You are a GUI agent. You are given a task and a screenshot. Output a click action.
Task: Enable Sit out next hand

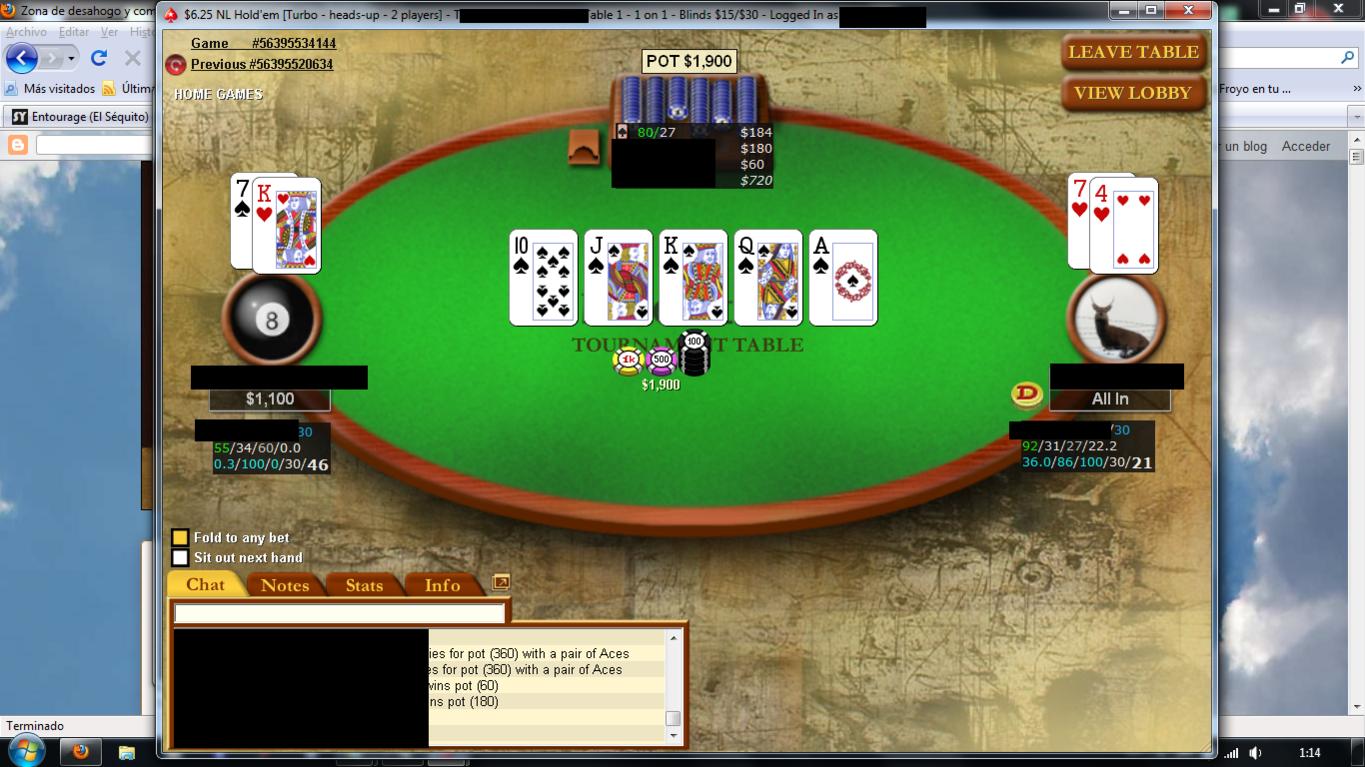(180, 558)
